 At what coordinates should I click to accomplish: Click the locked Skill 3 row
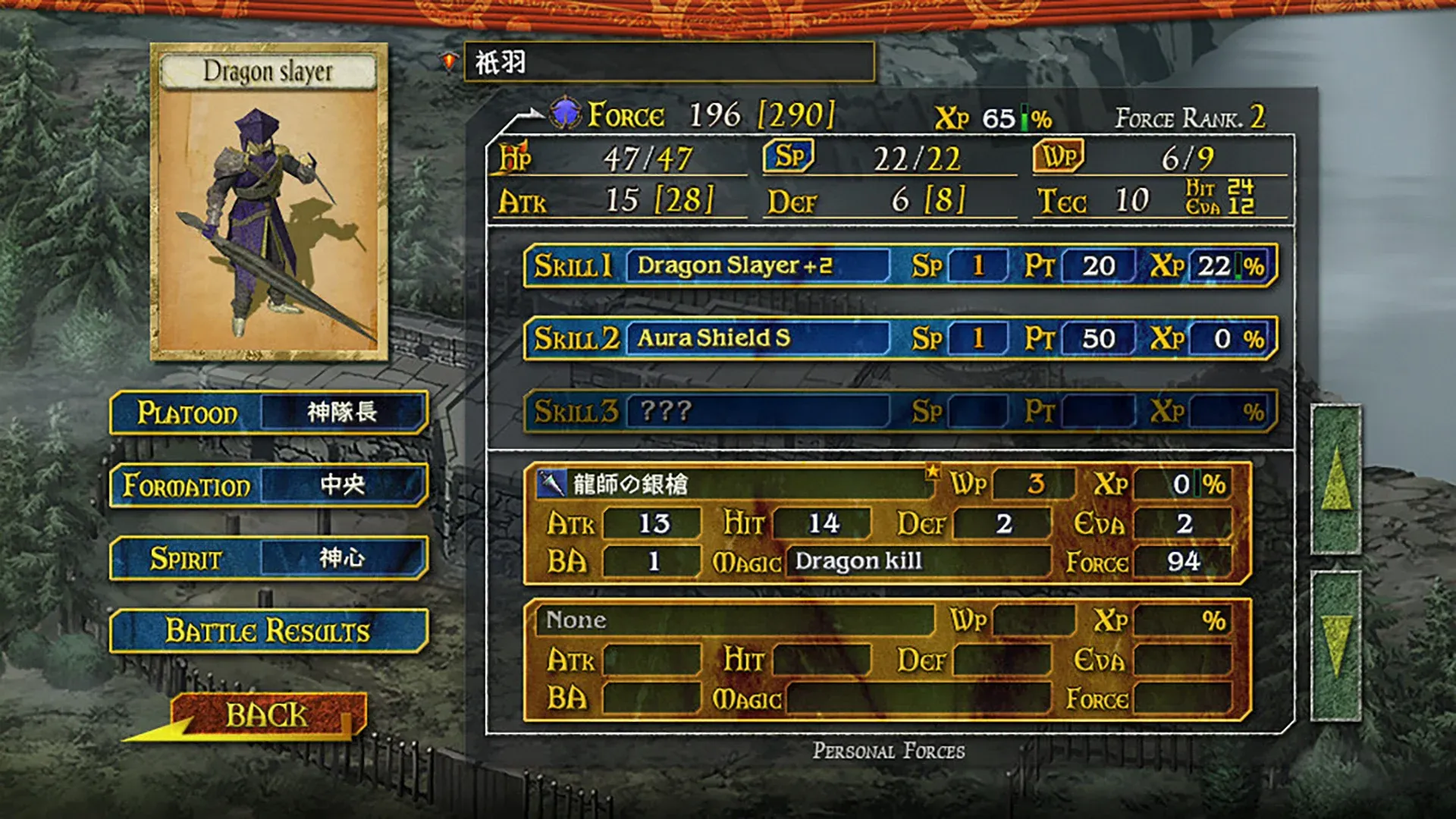coord(899,411)
